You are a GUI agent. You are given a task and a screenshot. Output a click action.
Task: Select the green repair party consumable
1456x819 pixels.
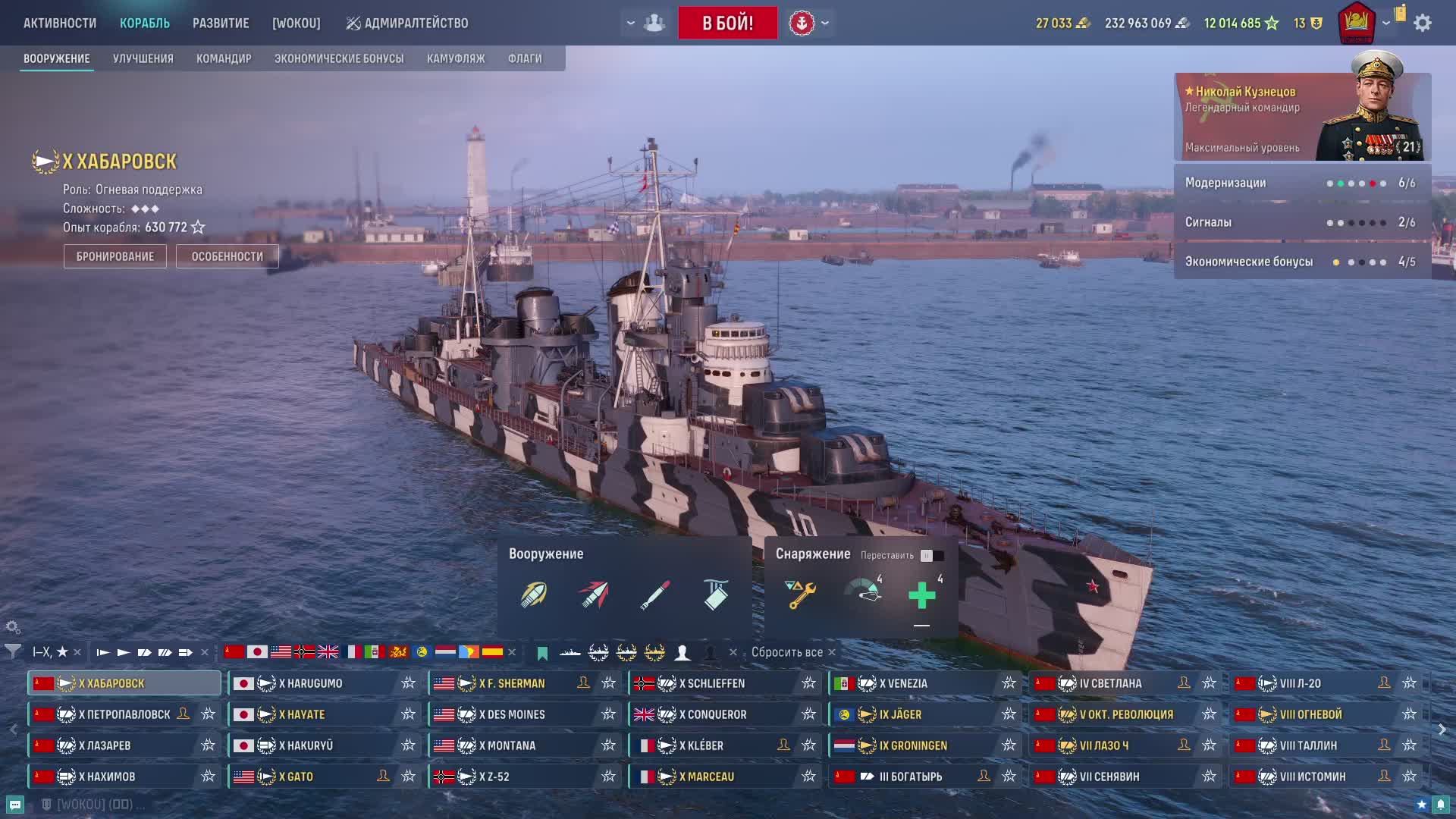pos(922,595)
